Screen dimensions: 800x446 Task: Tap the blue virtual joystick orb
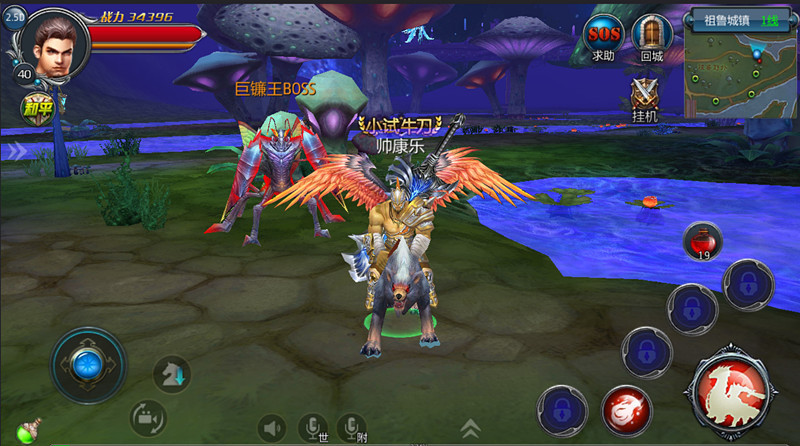coord(88,363)
